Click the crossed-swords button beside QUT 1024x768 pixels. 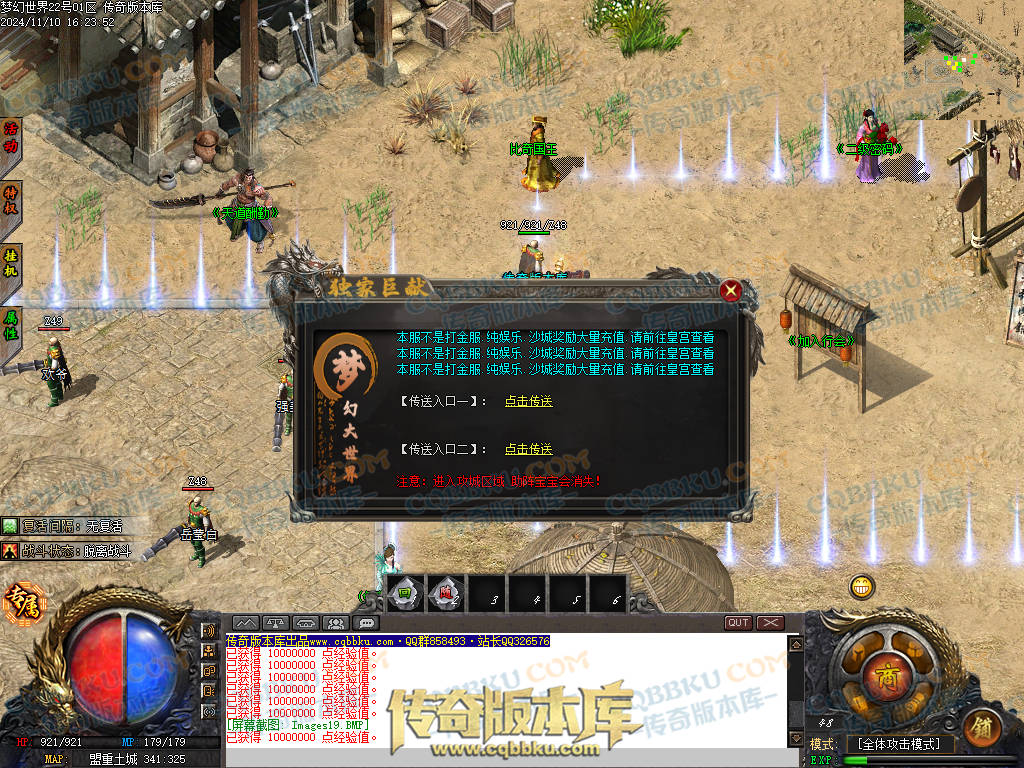pos(770,622)
